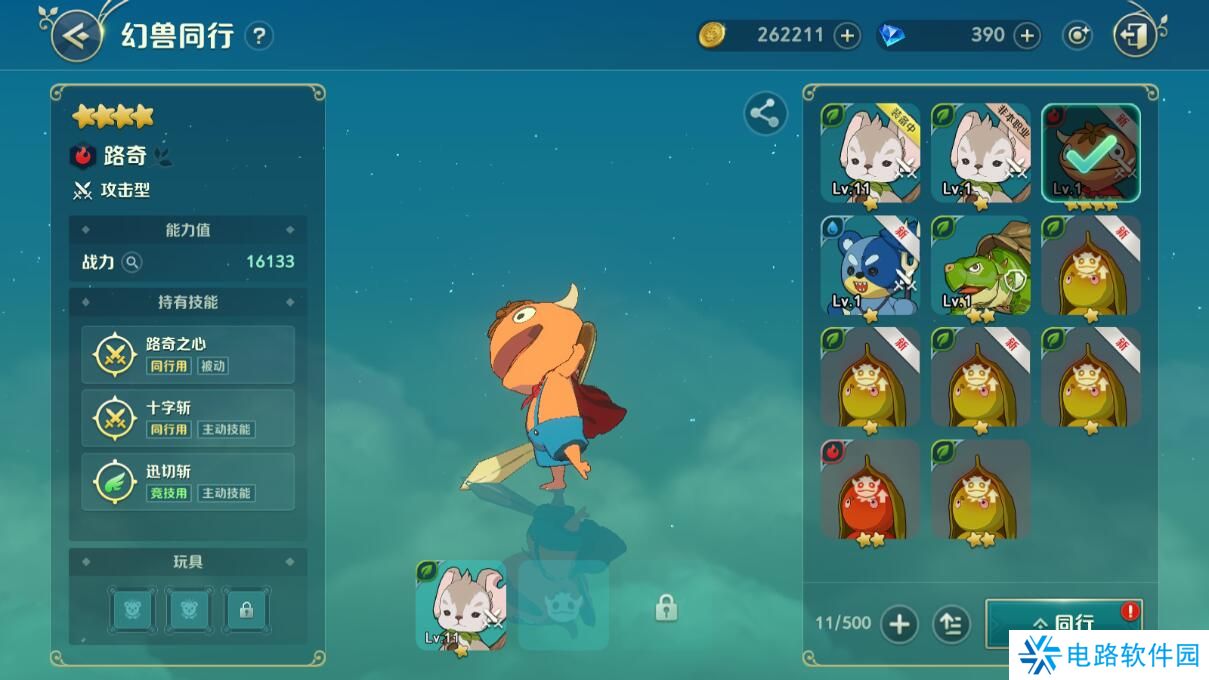Click the locked toy slot
The width and height of the screenshot is (1209, 680).
(246, 608)
